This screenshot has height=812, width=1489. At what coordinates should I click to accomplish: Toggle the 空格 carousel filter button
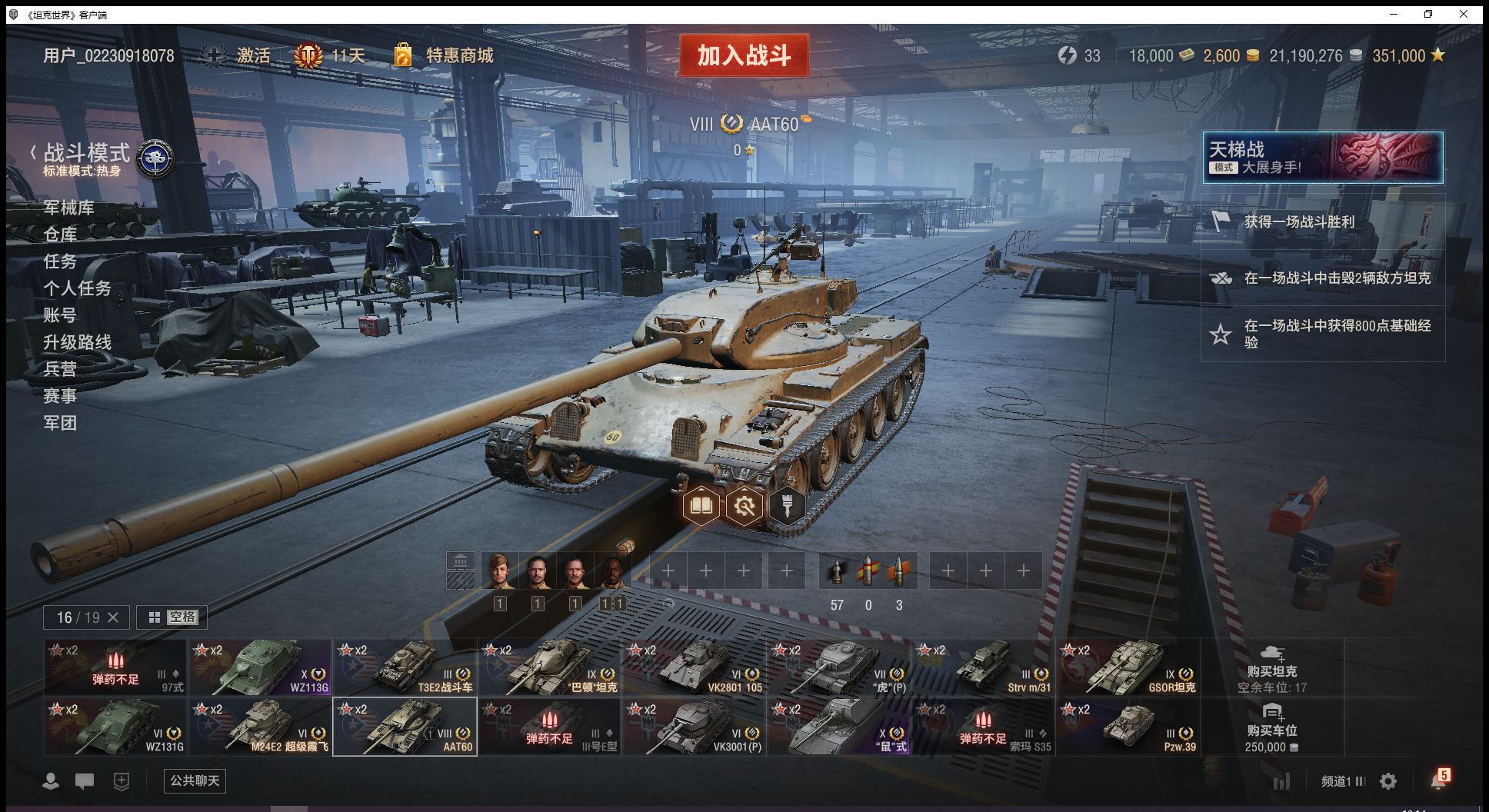click(172, 617)
